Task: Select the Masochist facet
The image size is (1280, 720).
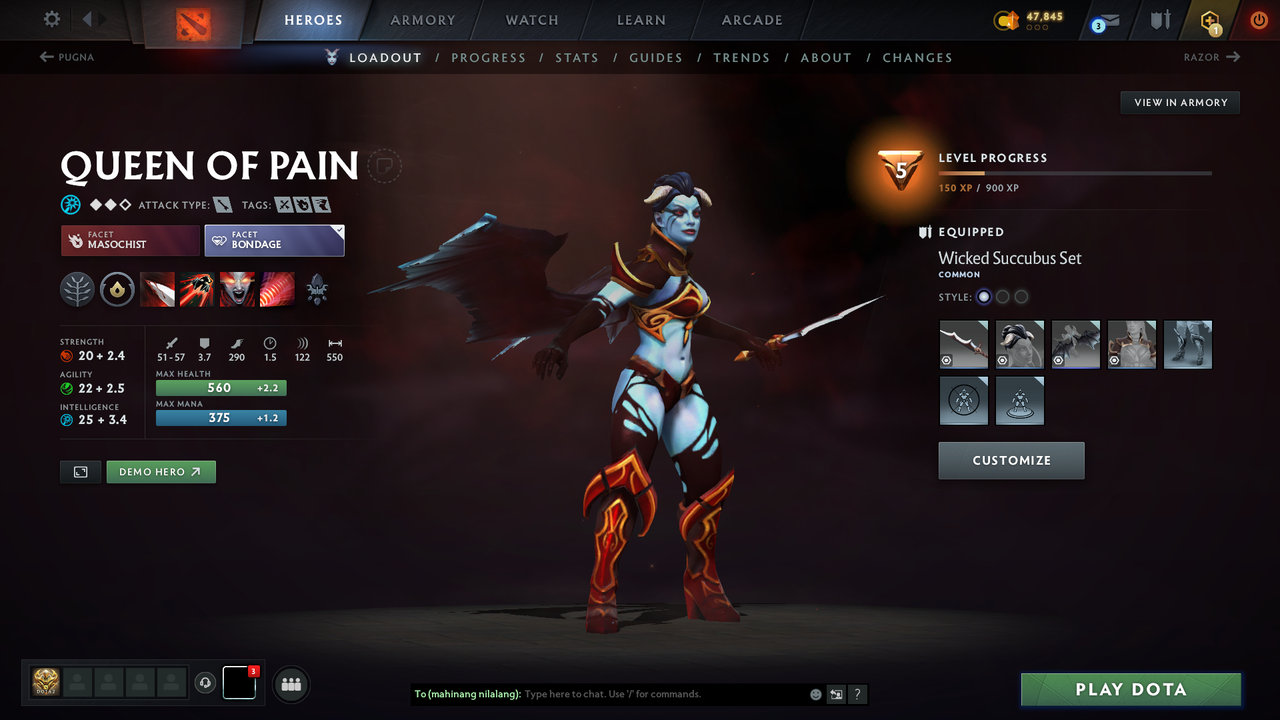Action: pos(129,240)
